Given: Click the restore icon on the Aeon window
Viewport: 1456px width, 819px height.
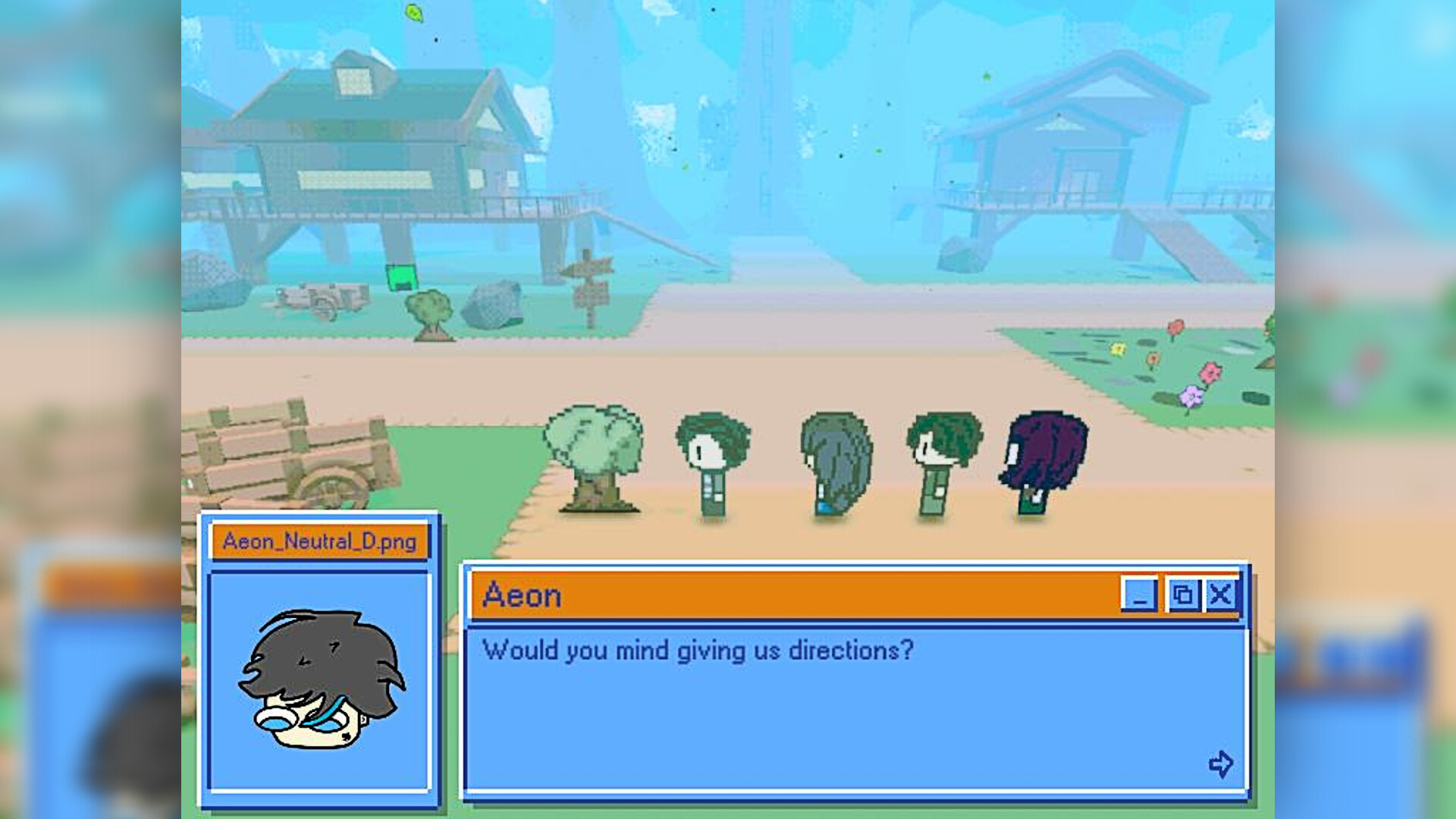Looking at the screenshot, I should pos(1183,596).
